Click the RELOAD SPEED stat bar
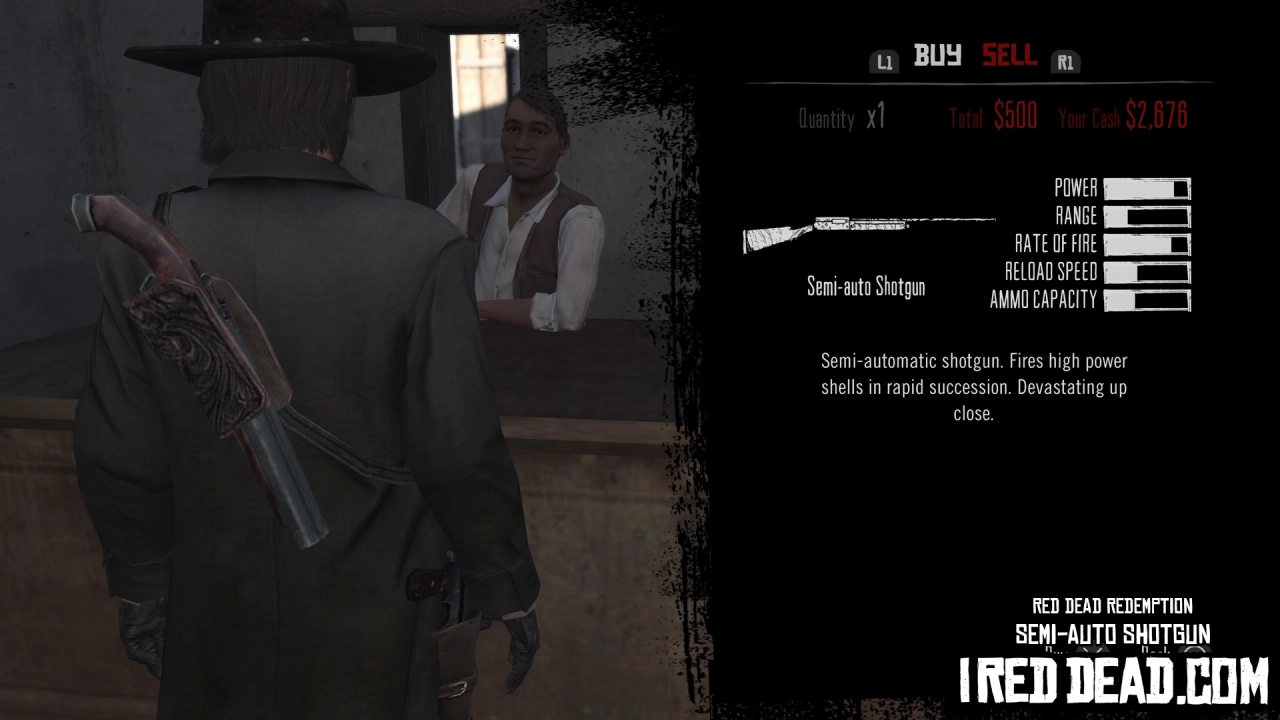 (1147, 272)
